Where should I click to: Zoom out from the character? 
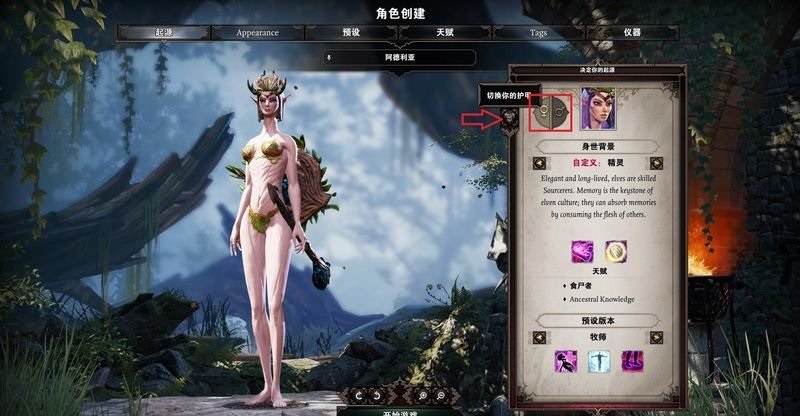point(439,396)
